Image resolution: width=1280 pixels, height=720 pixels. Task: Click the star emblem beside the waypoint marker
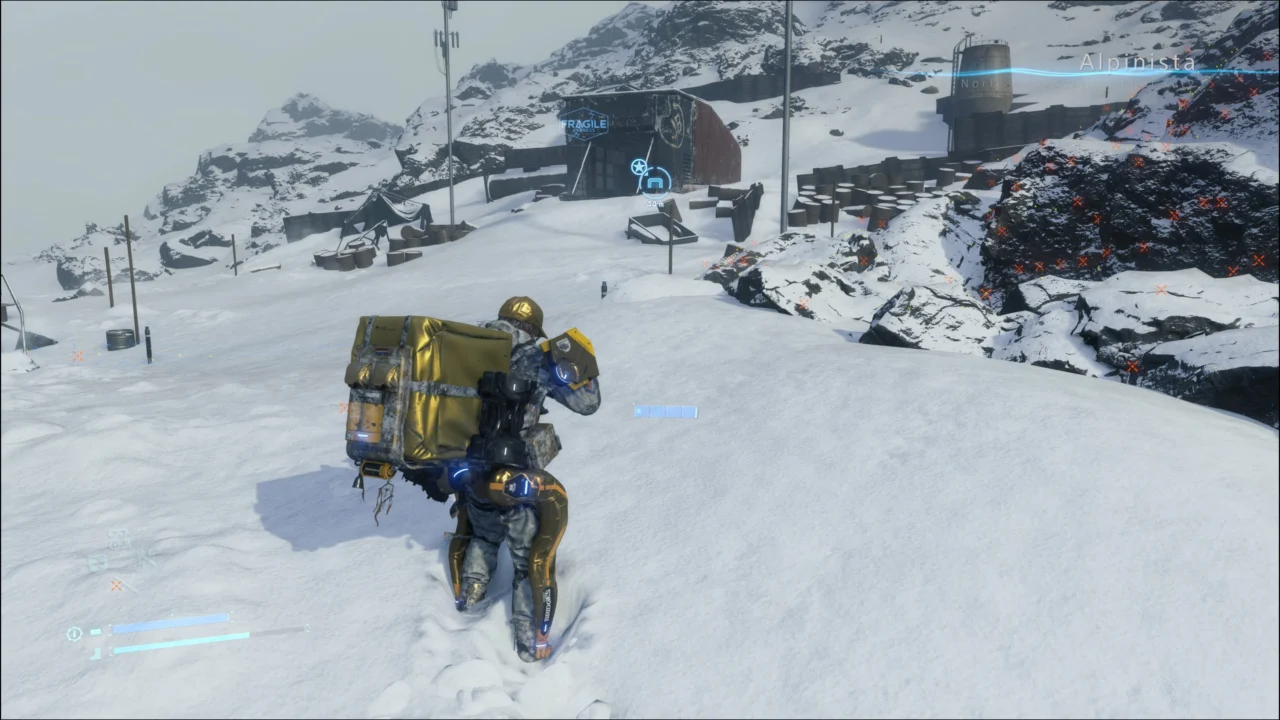tap(637, 168)
